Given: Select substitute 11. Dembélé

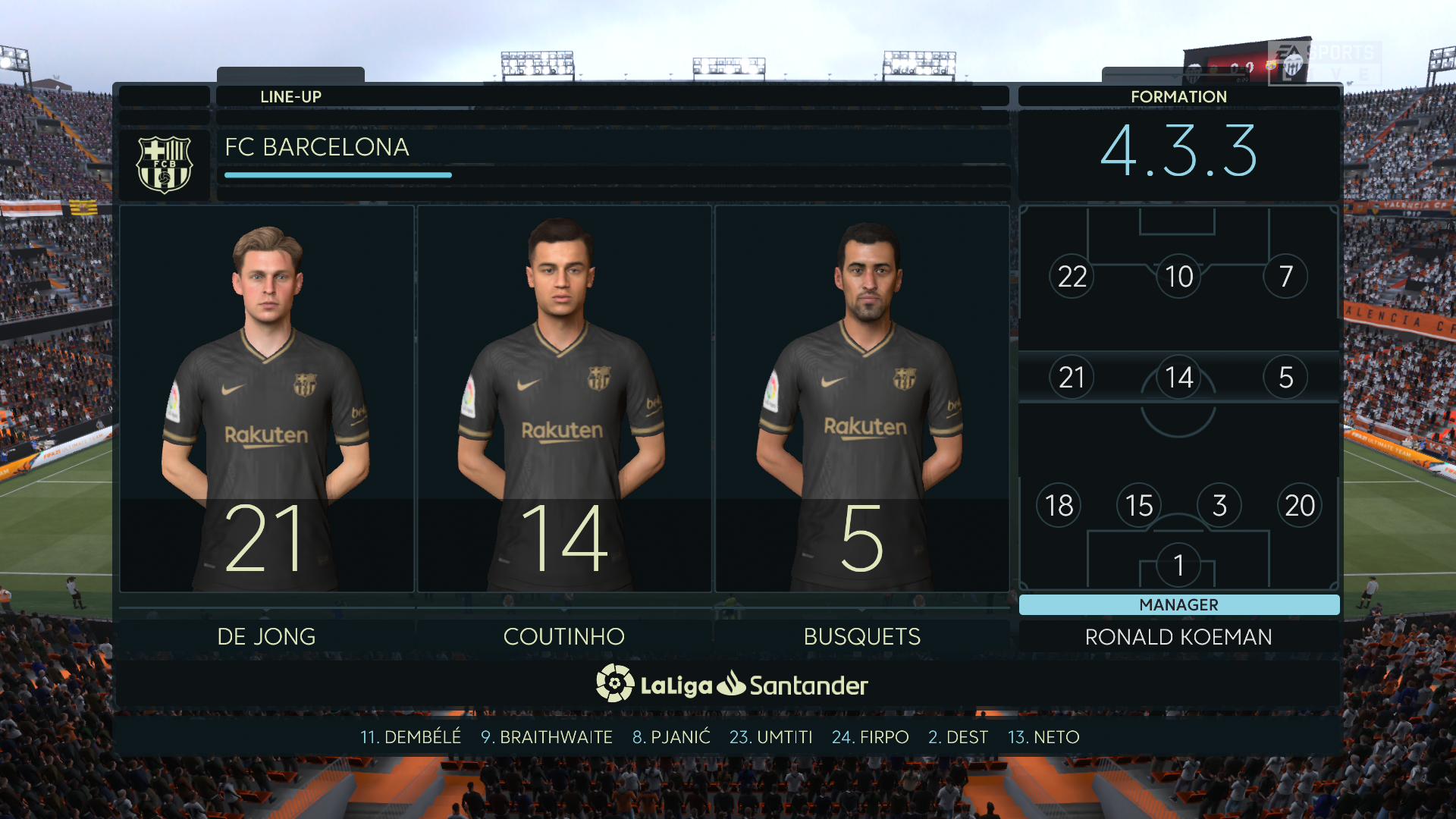Looking at the screenshot, I should [410, 737].
